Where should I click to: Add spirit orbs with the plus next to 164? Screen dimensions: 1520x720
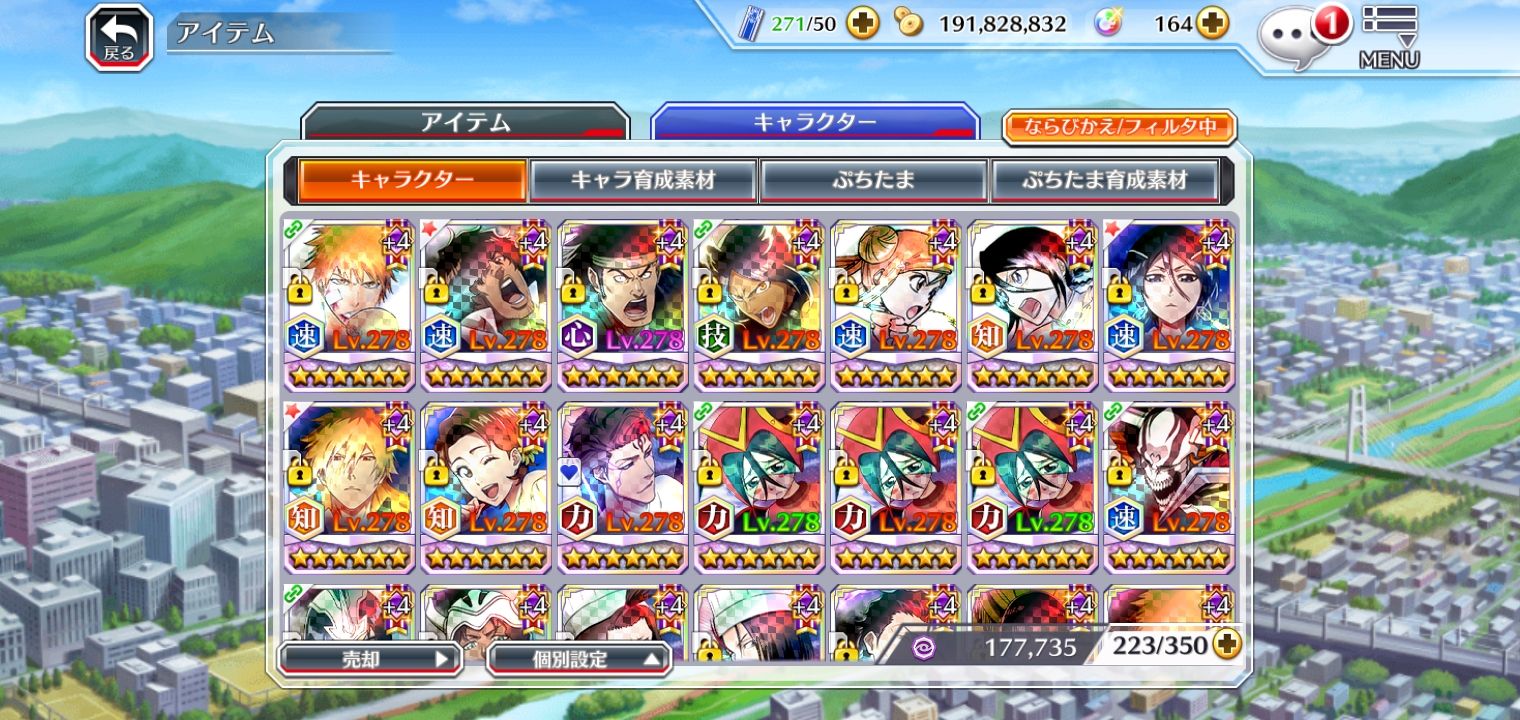point(1213,24)
